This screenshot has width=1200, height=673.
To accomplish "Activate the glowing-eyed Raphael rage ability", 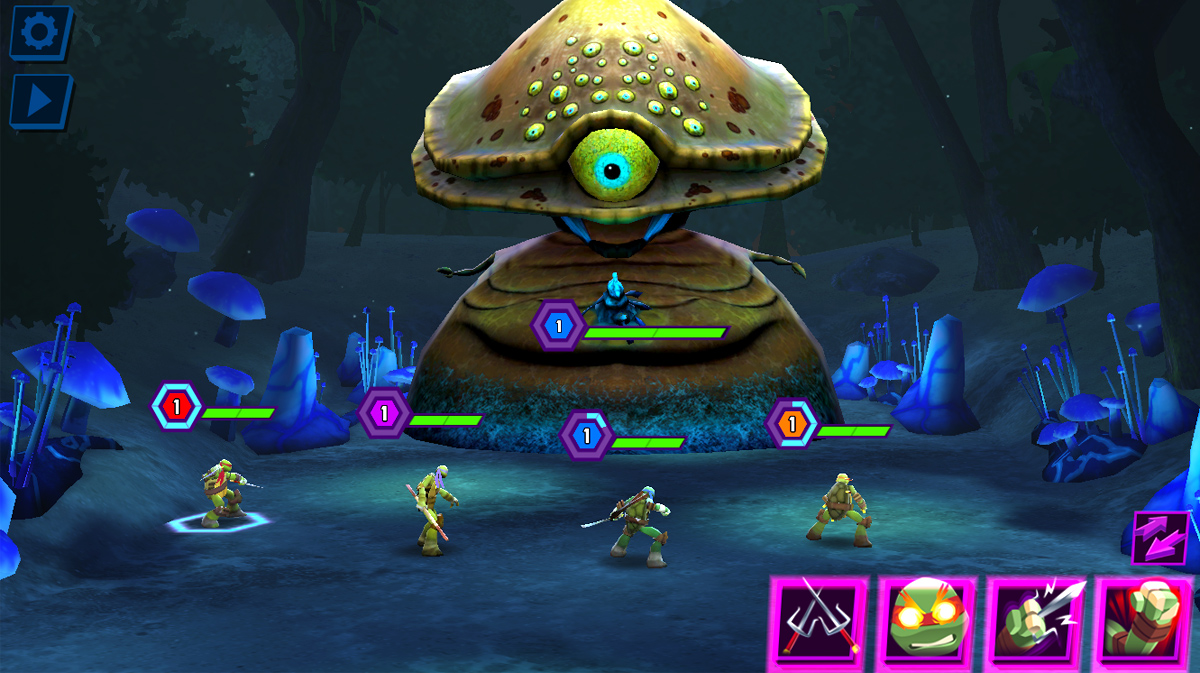I will (927, 623).
